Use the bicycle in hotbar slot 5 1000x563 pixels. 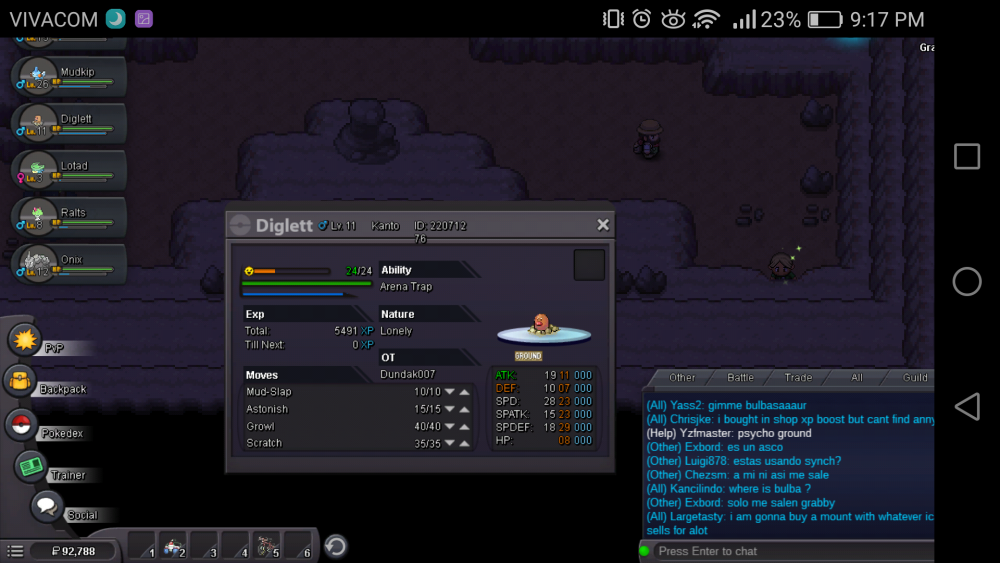tap(267, 546)
